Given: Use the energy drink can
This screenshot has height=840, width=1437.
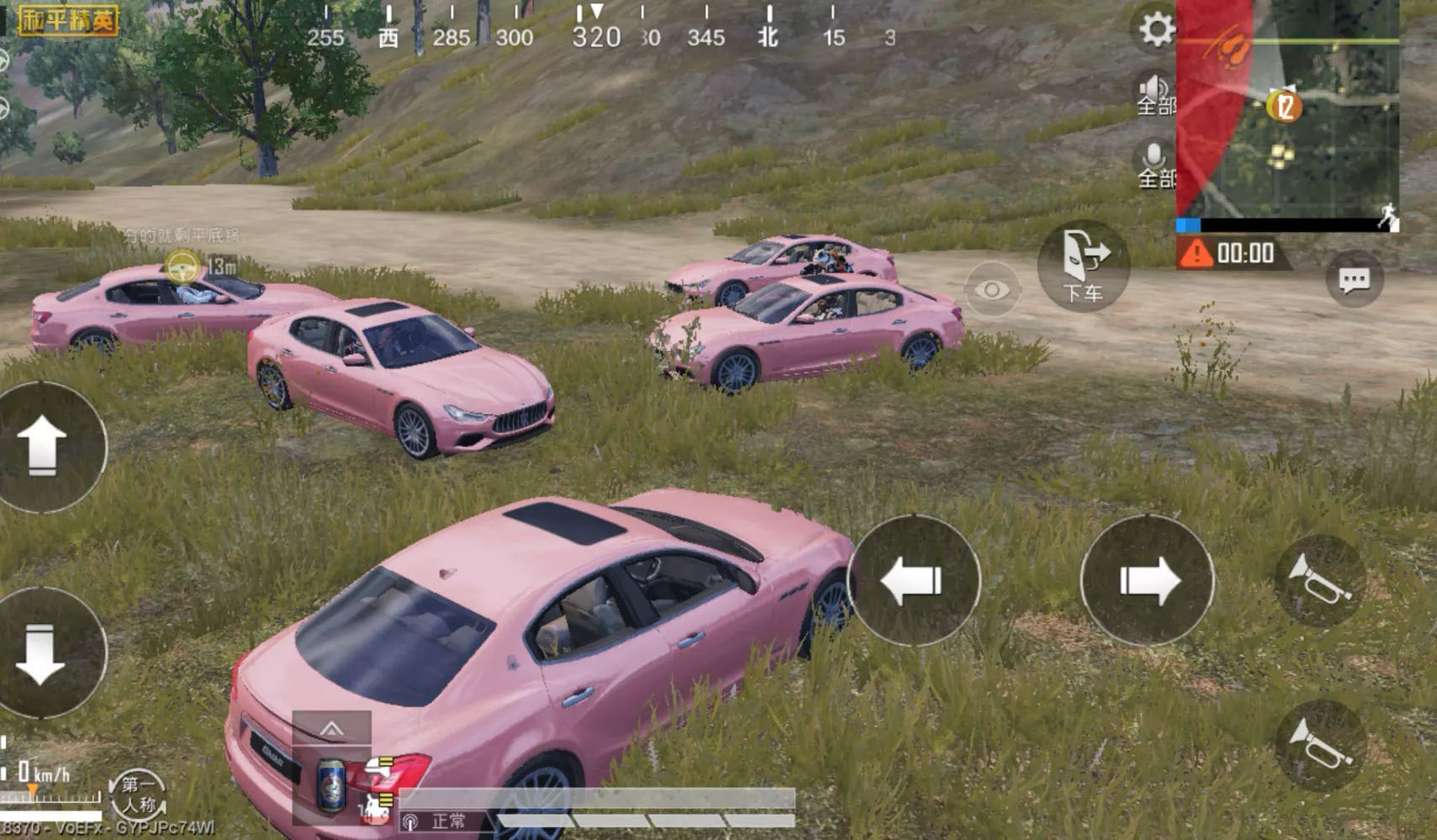Looking at the screenshot, I should [331, 785].
